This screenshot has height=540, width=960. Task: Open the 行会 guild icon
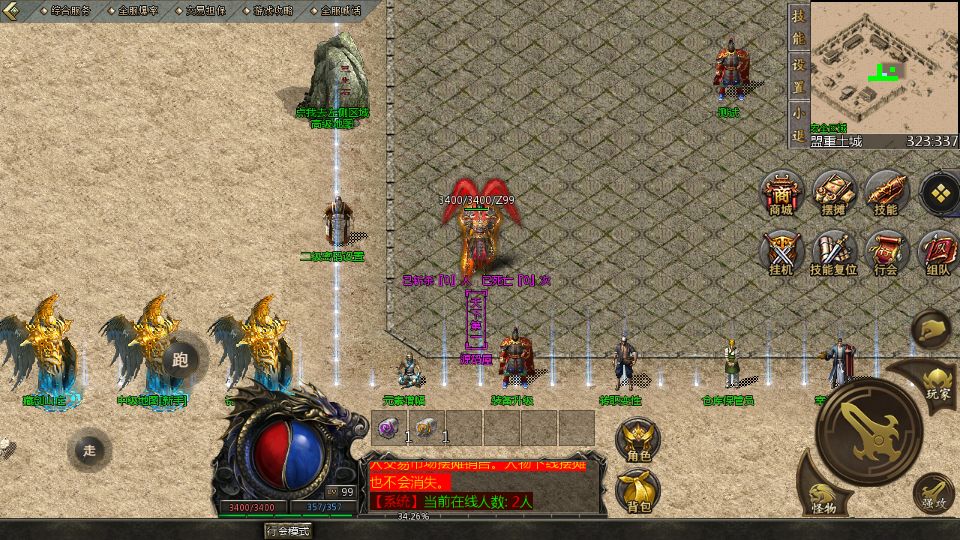(x=885, y=251)
